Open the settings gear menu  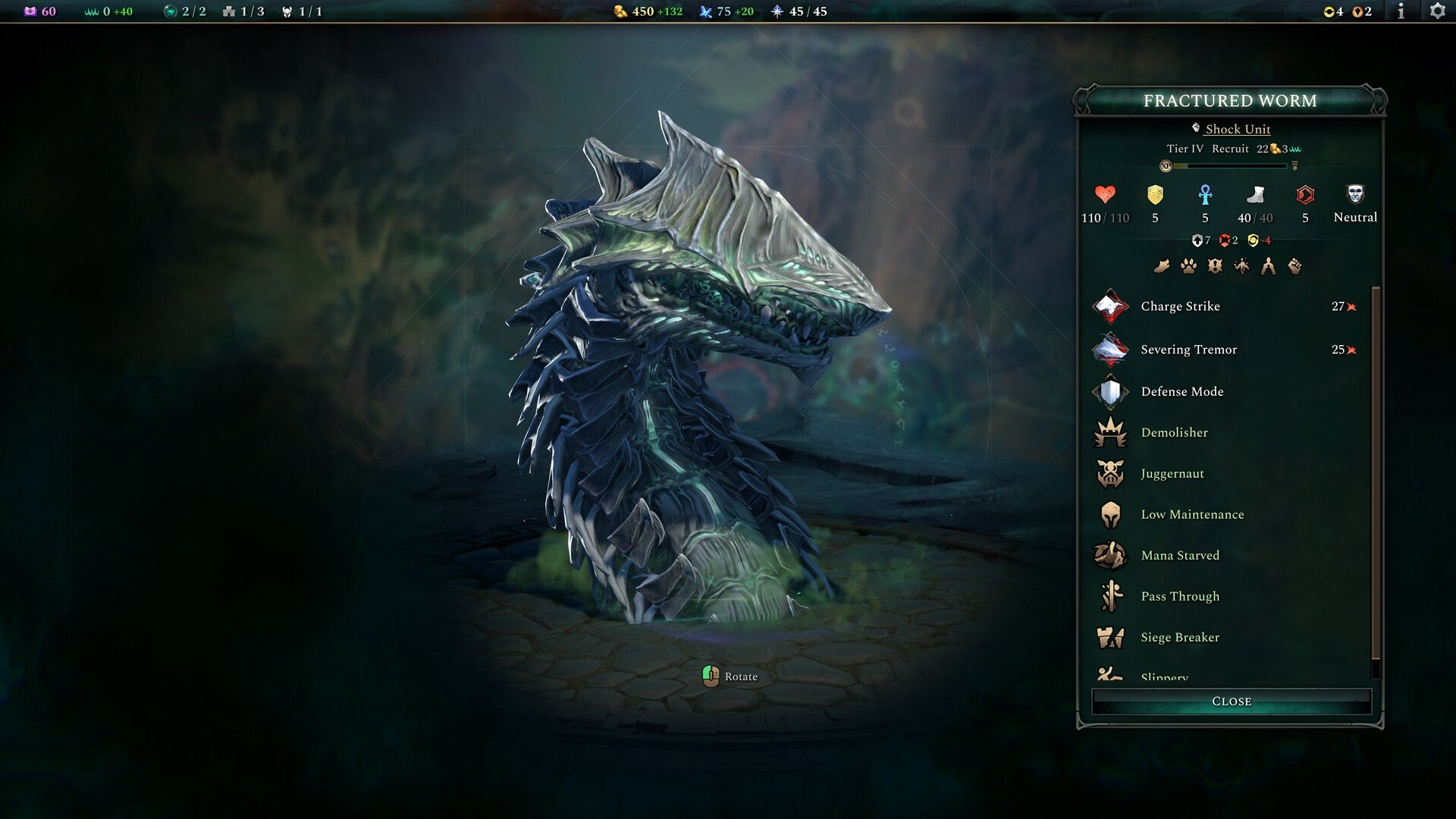point(1439,11)
